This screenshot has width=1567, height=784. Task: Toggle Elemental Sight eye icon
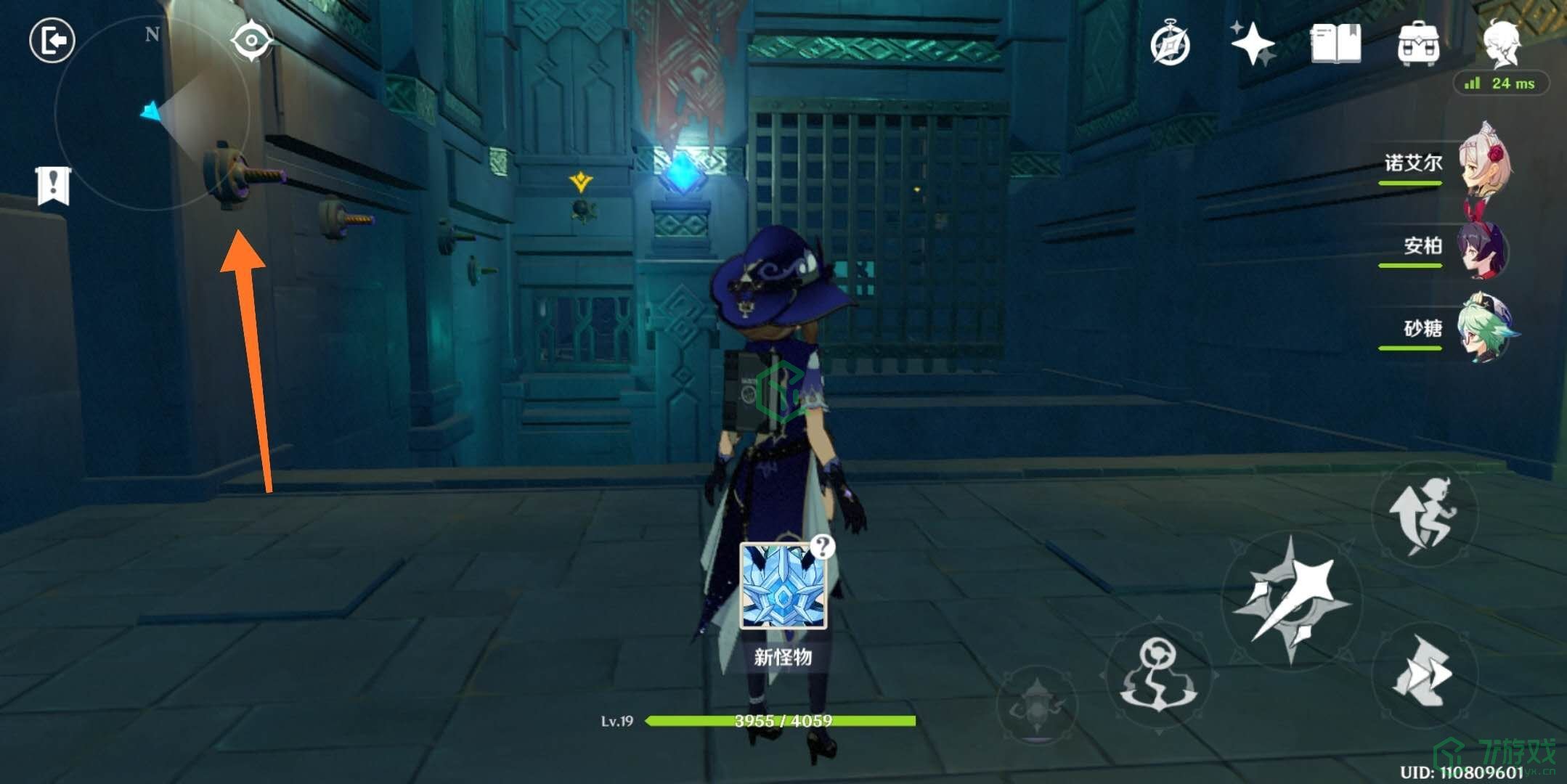pos(251,40)
